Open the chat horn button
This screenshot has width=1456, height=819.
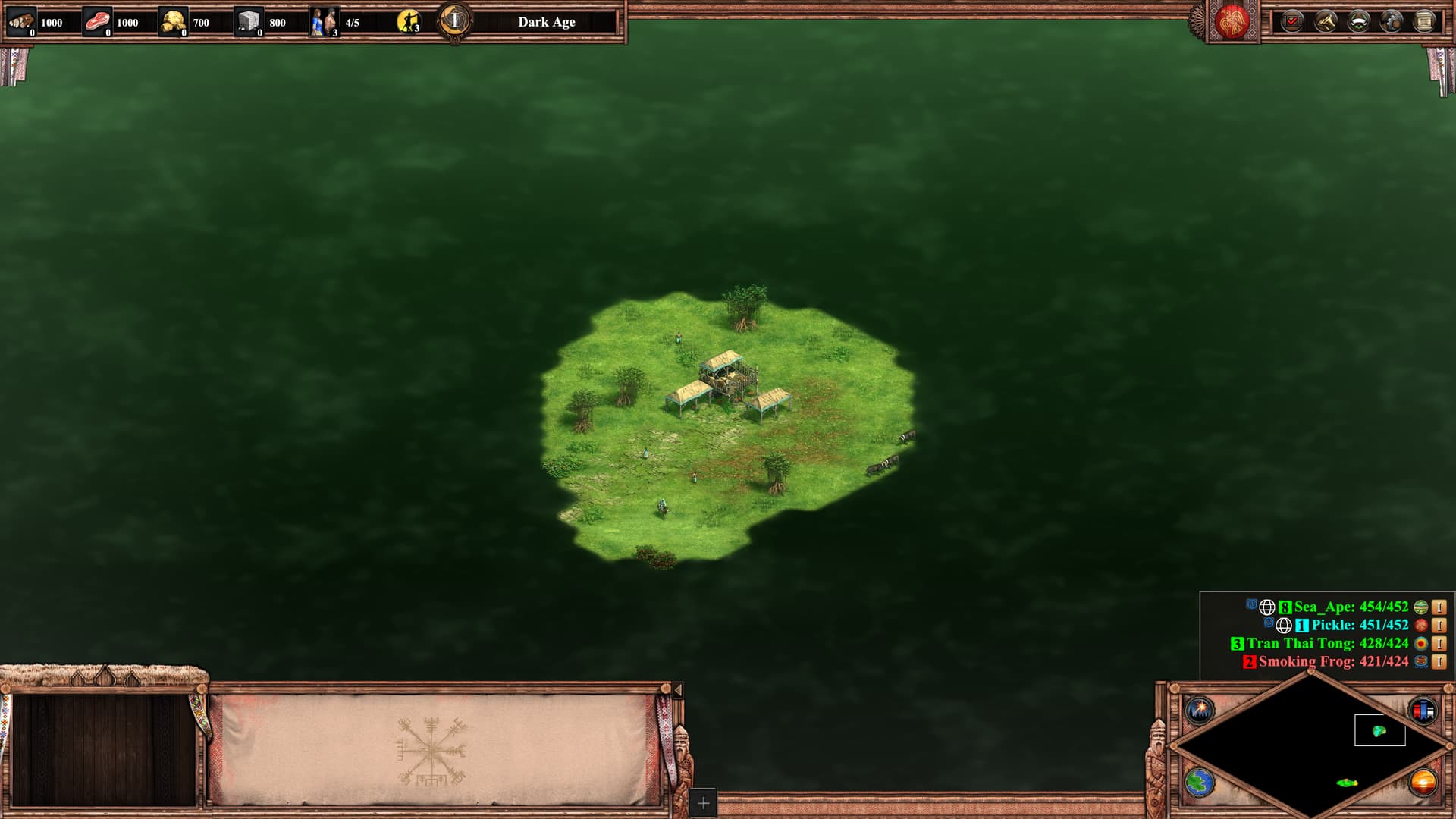pos(1325,22)
